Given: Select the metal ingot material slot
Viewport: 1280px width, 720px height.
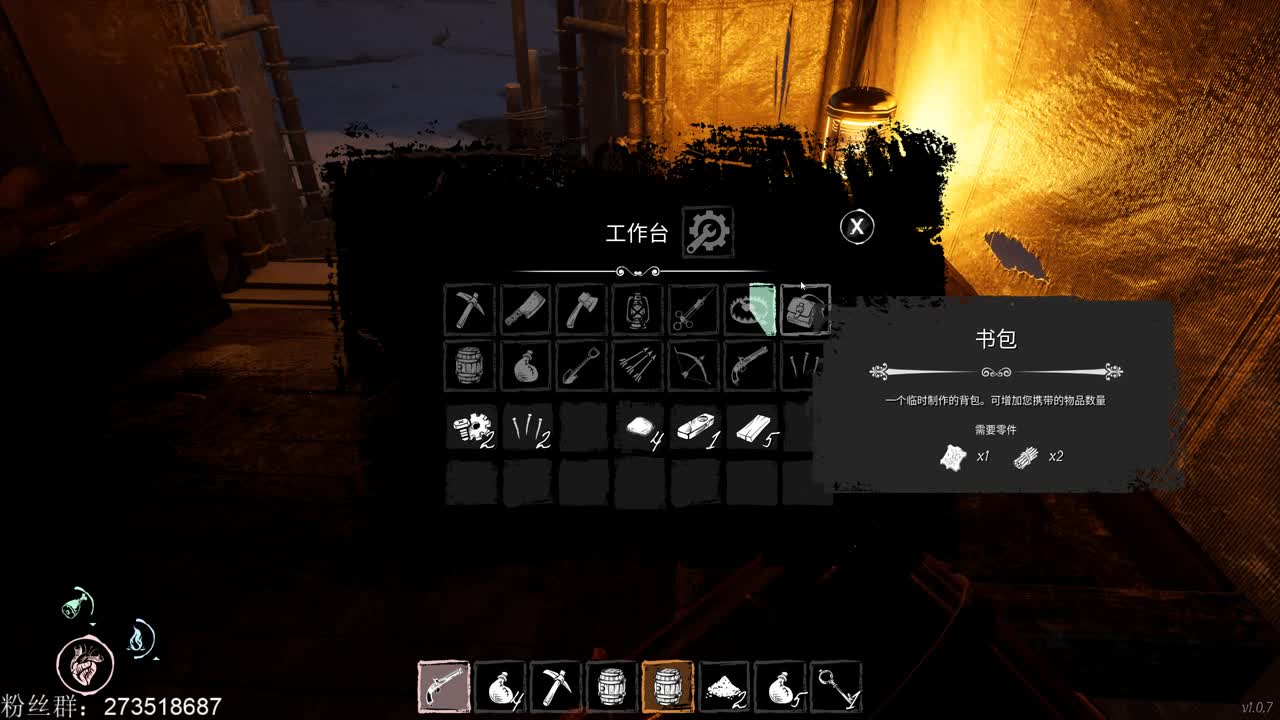Looking at the screenshot, I should [x=696, y=428].
